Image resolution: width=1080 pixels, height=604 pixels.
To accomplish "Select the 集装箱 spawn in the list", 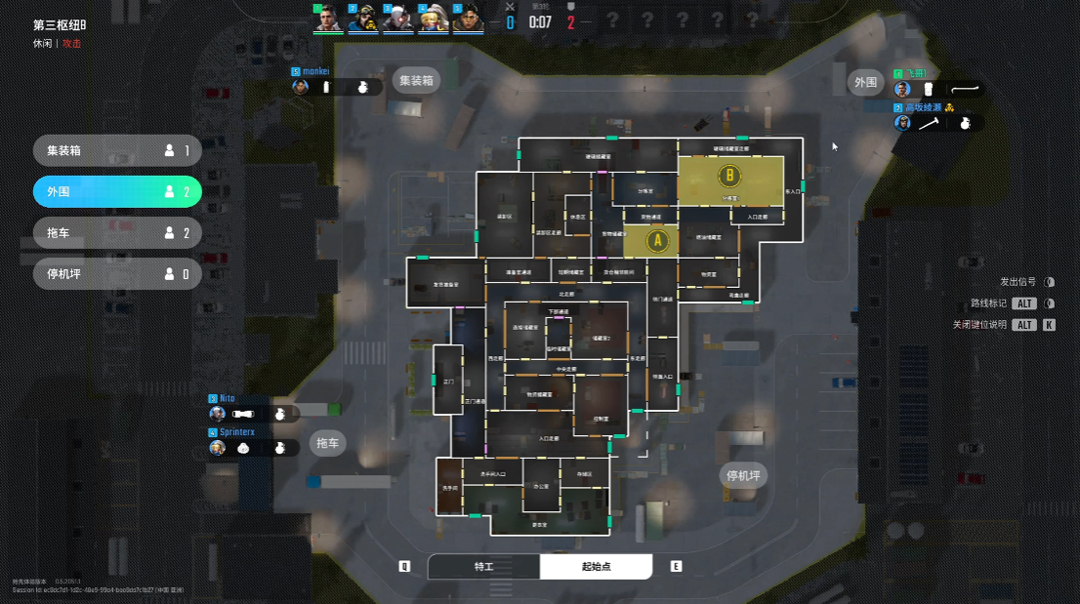I will click(117, 151).
